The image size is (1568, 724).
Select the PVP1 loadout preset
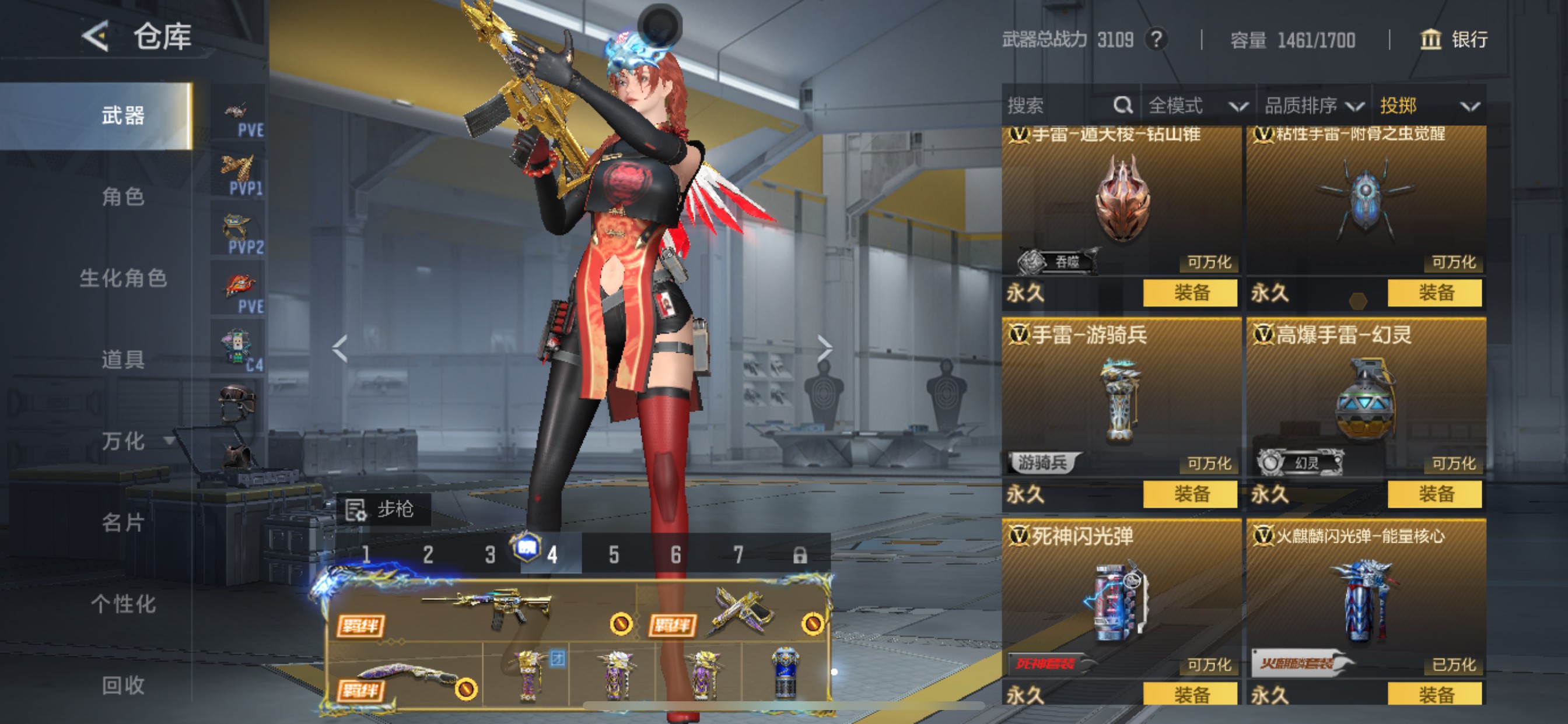pos(239,175)
